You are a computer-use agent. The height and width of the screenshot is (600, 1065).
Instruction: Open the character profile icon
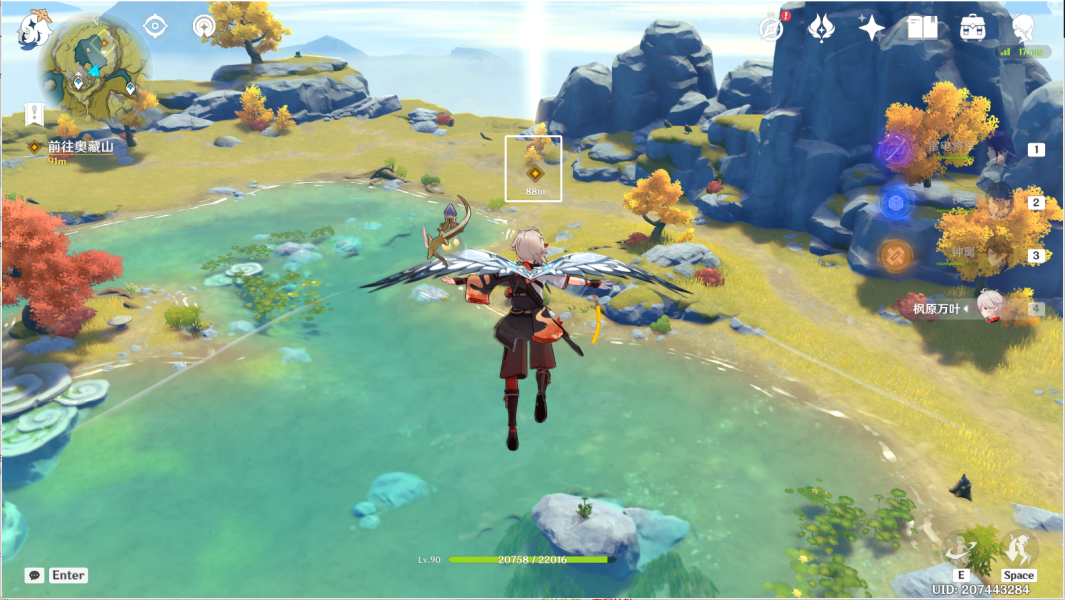1023,28
